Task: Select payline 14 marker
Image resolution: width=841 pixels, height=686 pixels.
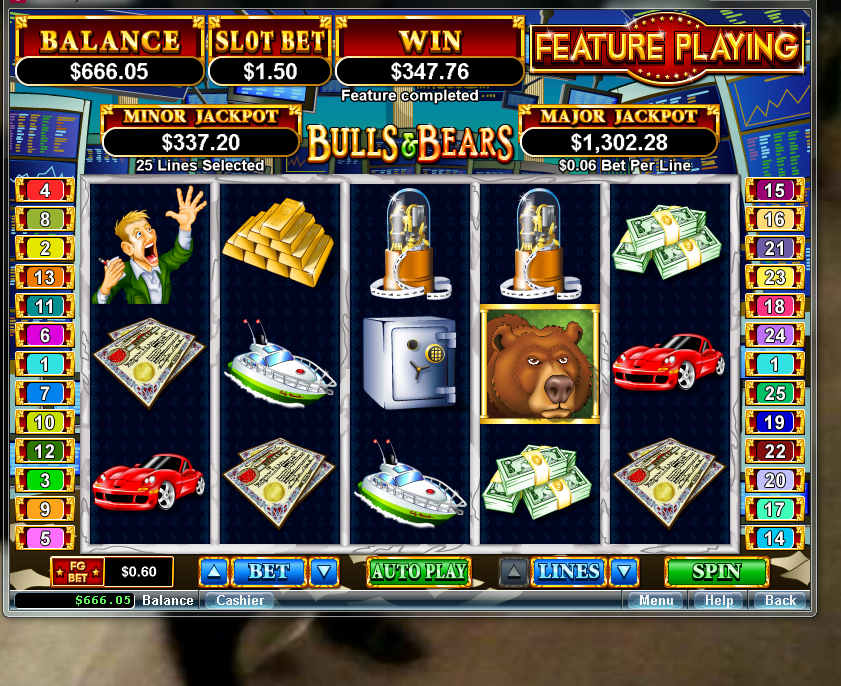Action: [774, 538]
